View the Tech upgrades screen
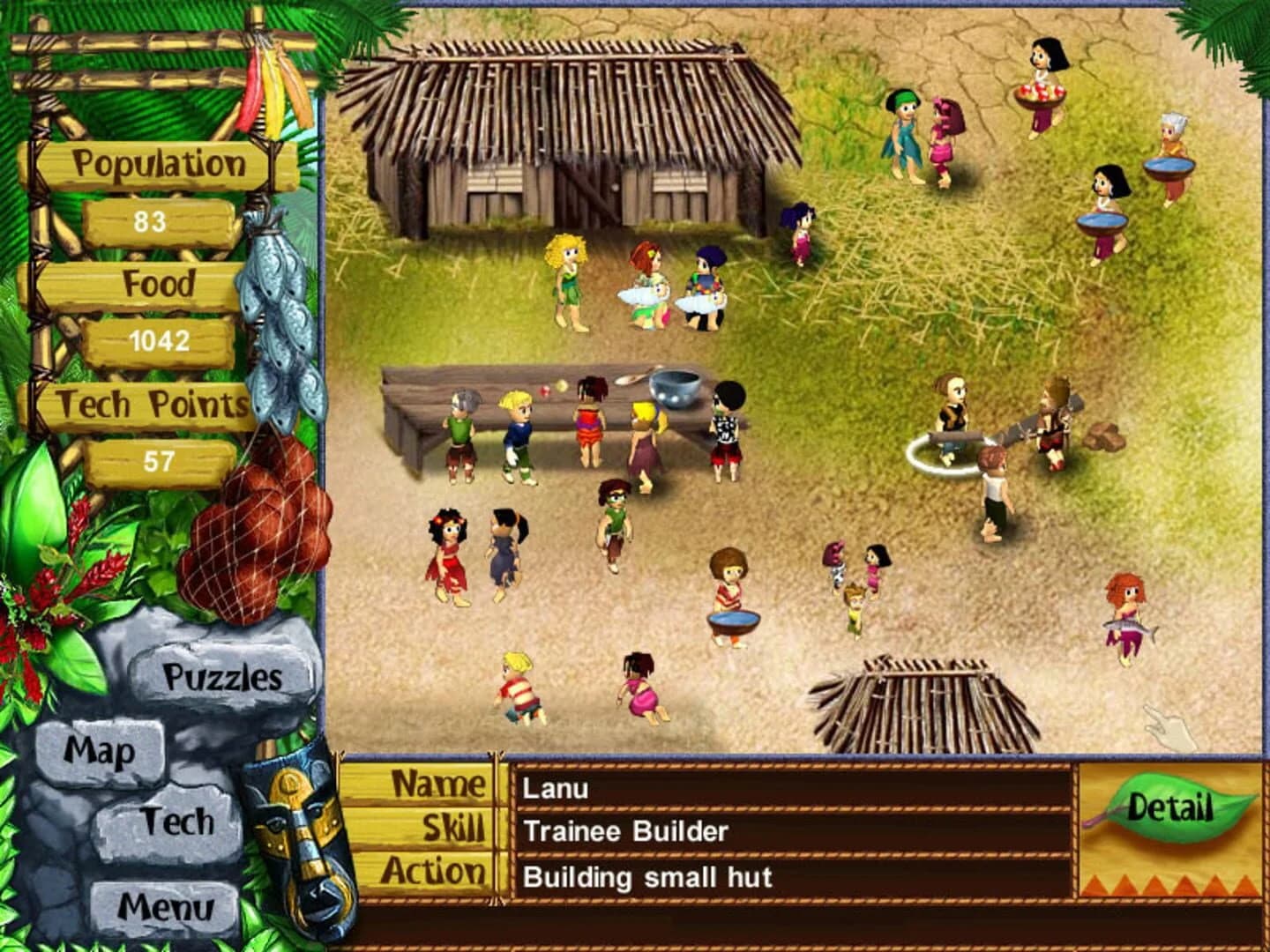The image size is (1270, 952). [179, 822]
